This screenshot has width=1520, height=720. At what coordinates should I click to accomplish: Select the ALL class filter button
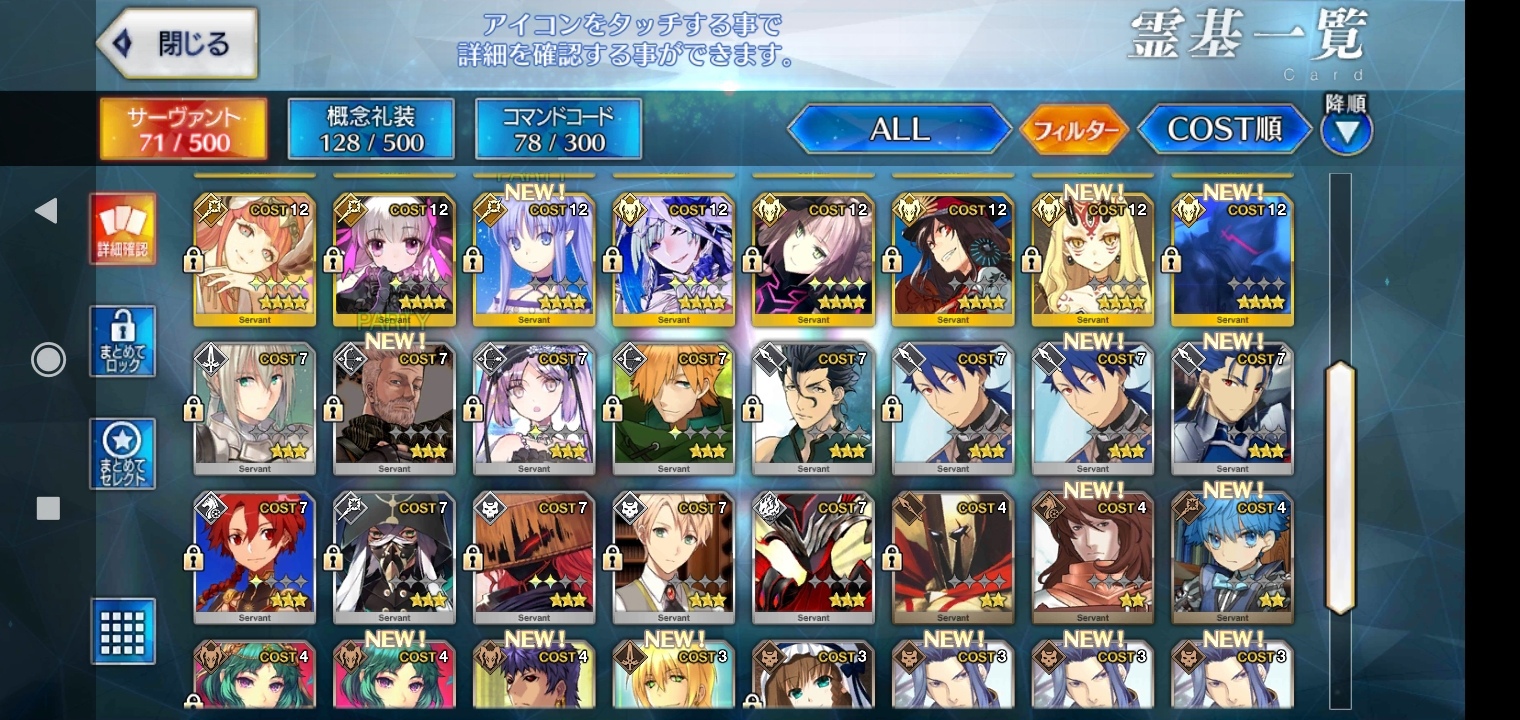900,129
